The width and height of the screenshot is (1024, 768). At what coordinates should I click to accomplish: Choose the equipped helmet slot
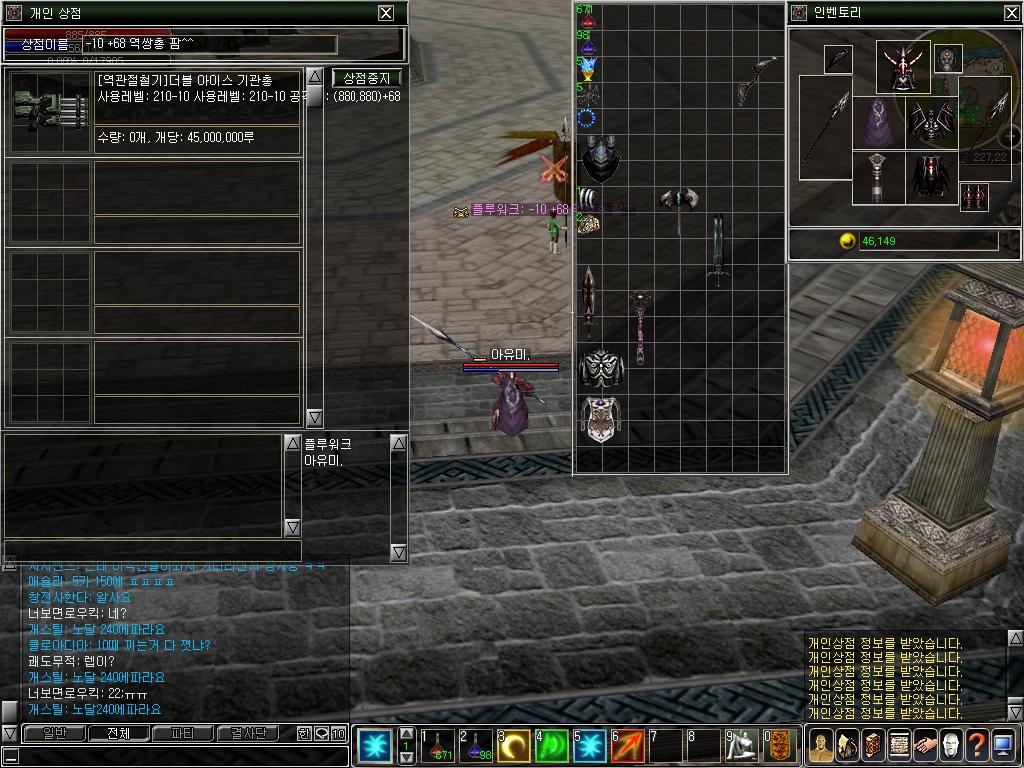pyautogui.click(x=903, y=68)
